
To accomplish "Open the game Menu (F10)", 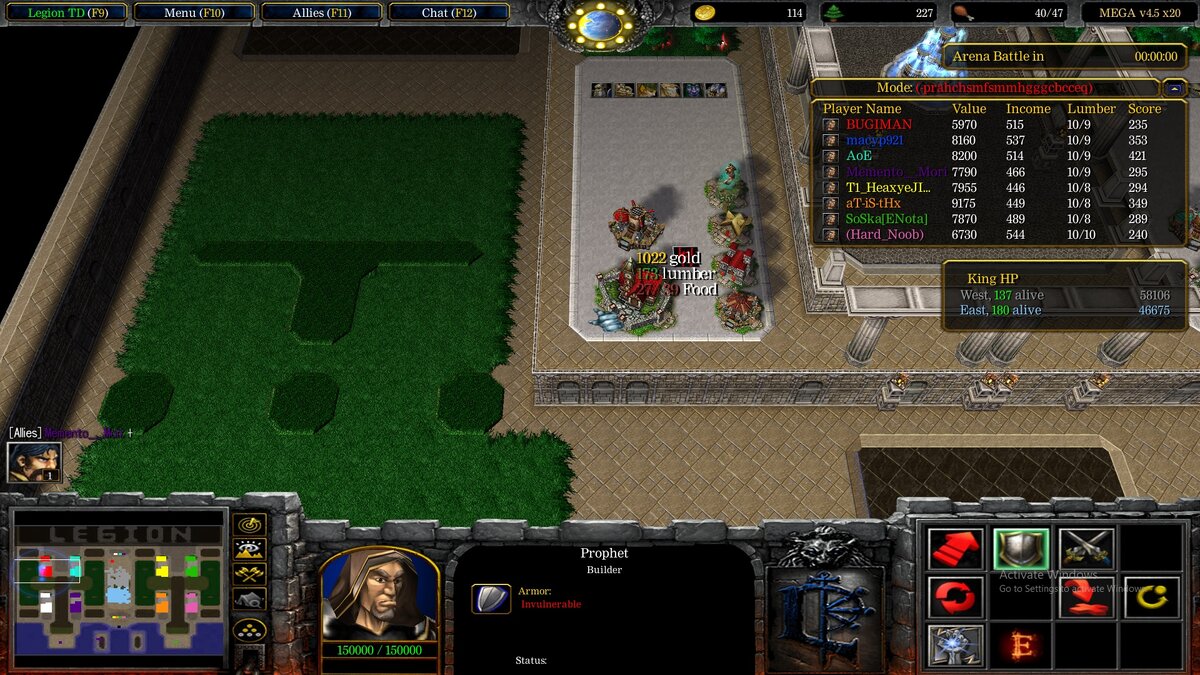I will click(x=193, y=13).
